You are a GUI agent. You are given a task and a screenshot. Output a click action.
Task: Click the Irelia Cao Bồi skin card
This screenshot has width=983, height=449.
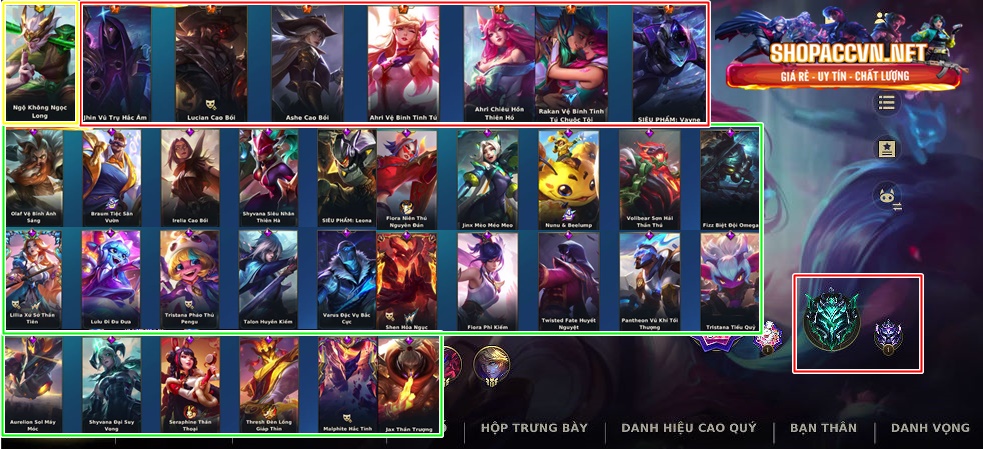190,173
